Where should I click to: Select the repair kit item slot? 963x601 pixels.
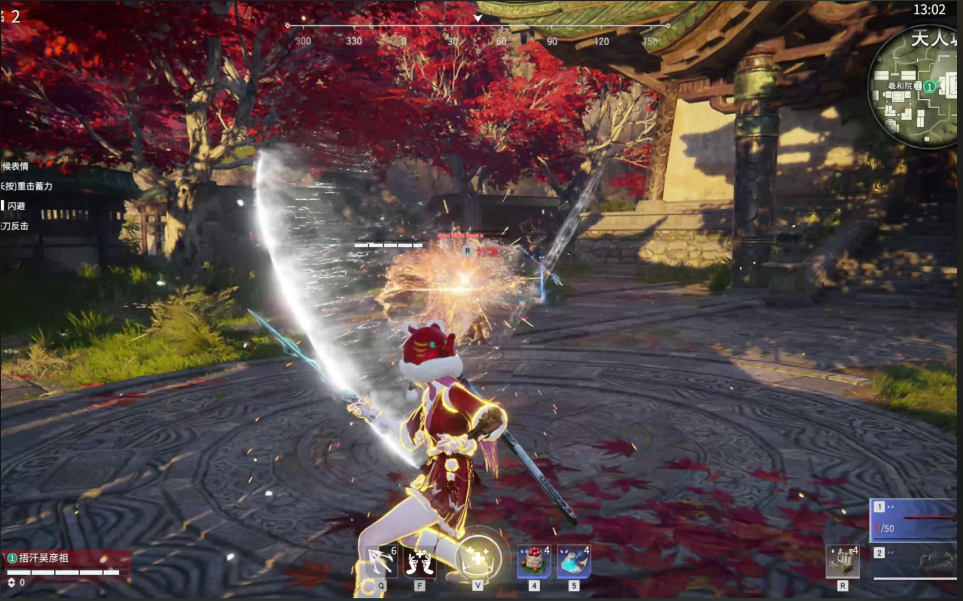(x=842, y=561)
